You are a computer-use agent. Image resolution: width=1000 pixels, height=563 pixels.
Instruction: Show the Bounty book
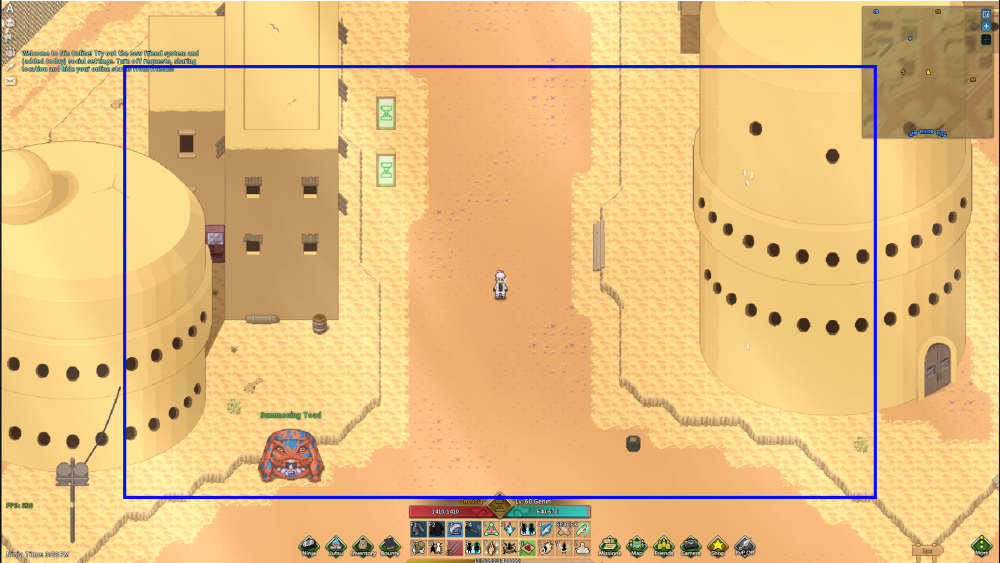click(x=389, y=546)
